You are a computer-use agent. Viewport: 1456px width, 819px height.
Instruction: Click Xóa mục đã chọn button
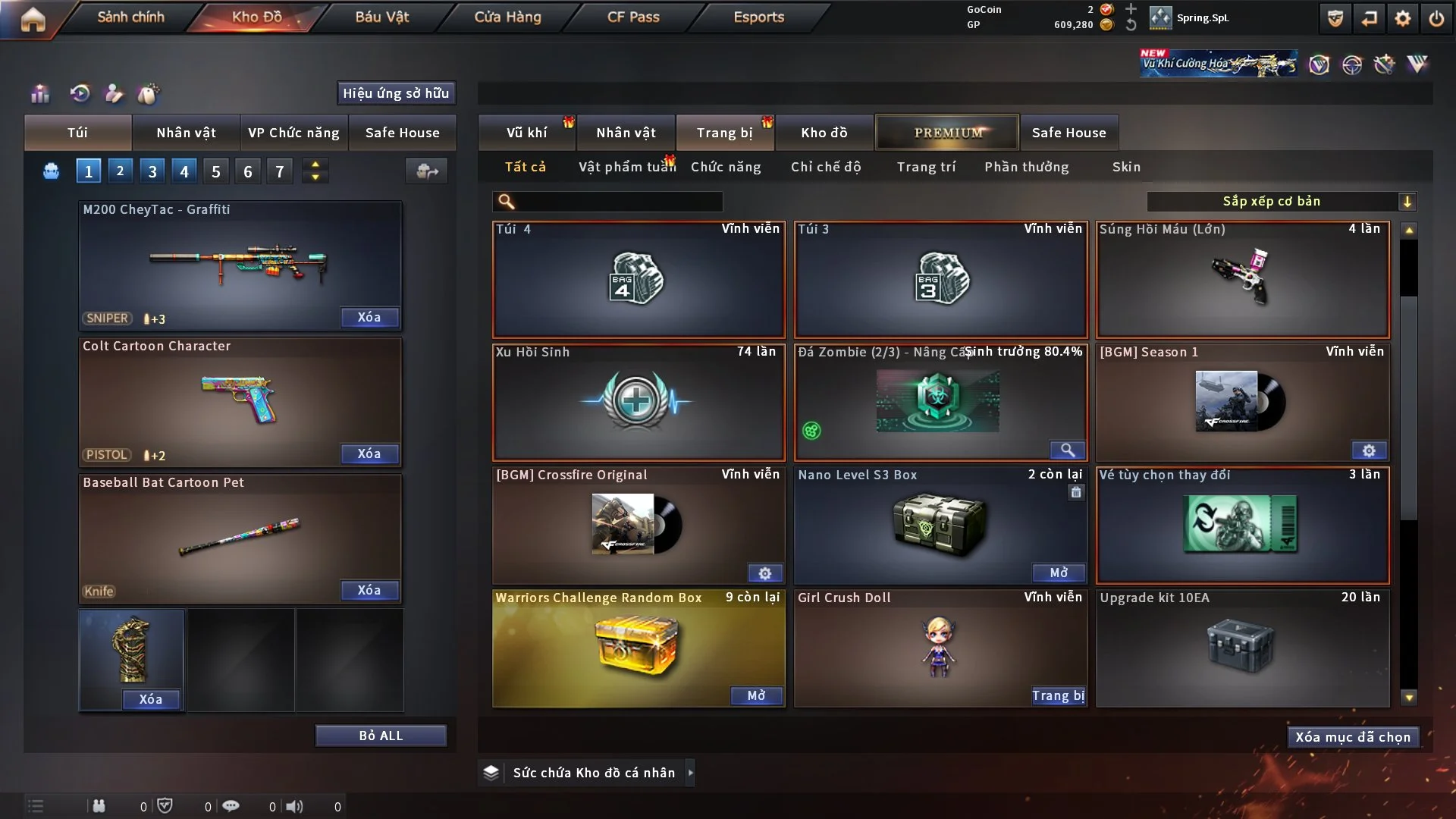pos(1353,737)
